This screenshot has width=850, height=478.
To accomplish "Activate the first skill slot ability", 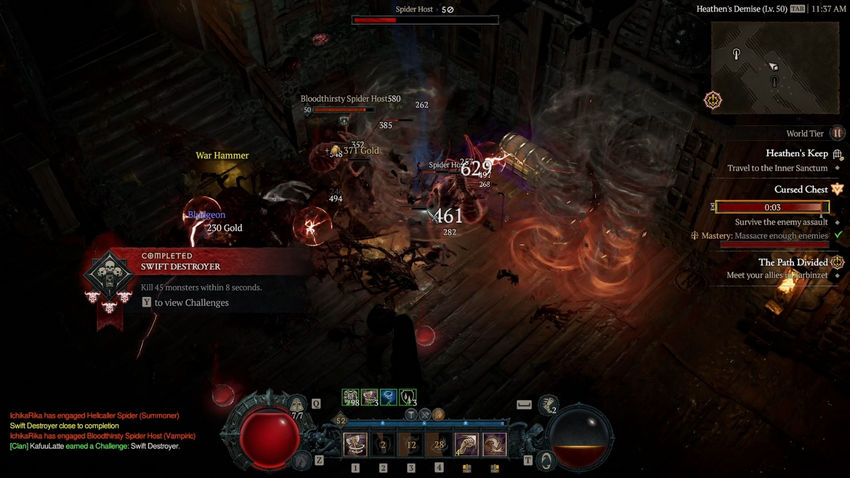I will tap(355, 445).
